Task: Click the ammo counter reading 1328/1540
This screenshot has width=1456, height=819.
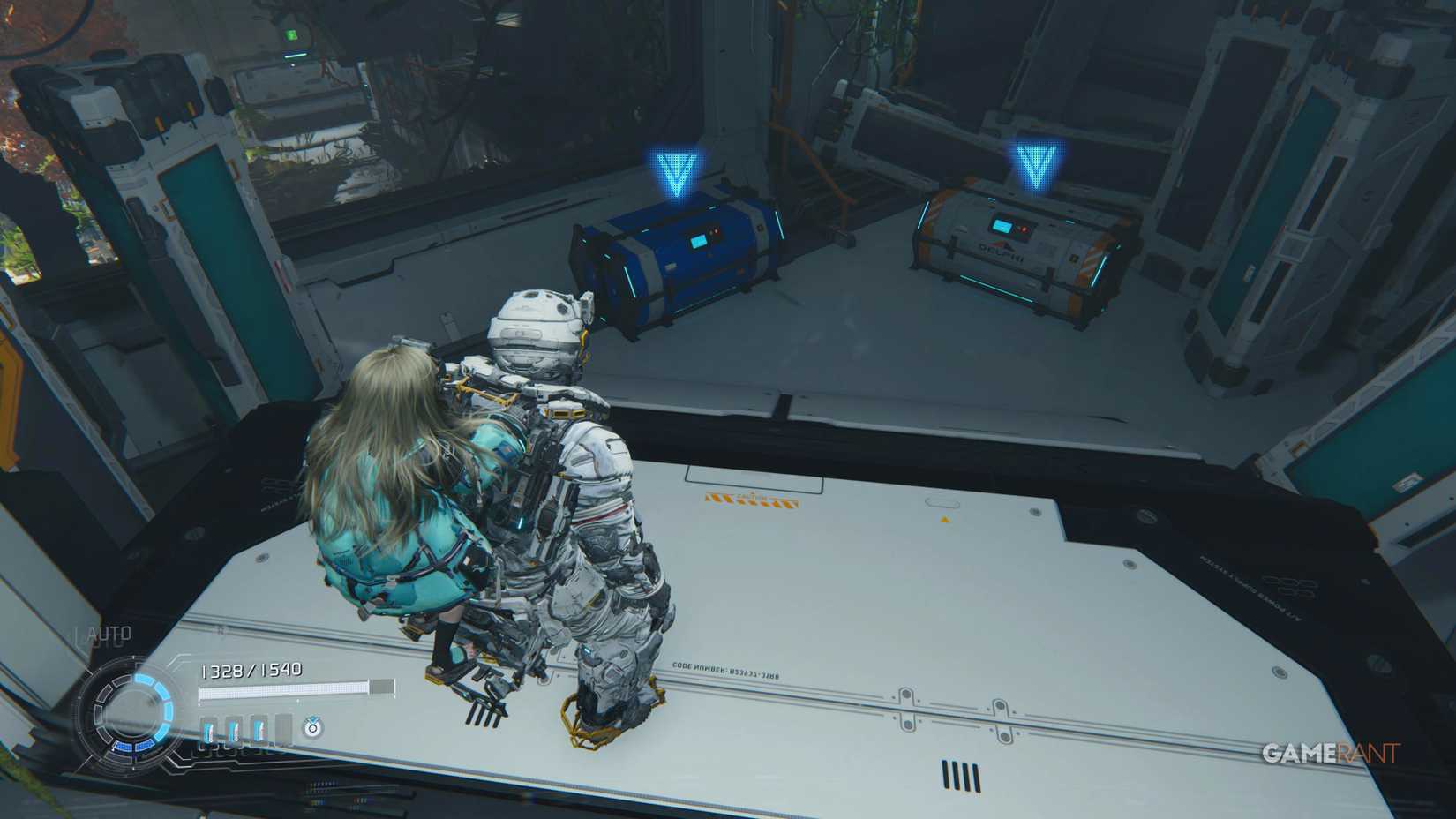Action: click(251, 671)
